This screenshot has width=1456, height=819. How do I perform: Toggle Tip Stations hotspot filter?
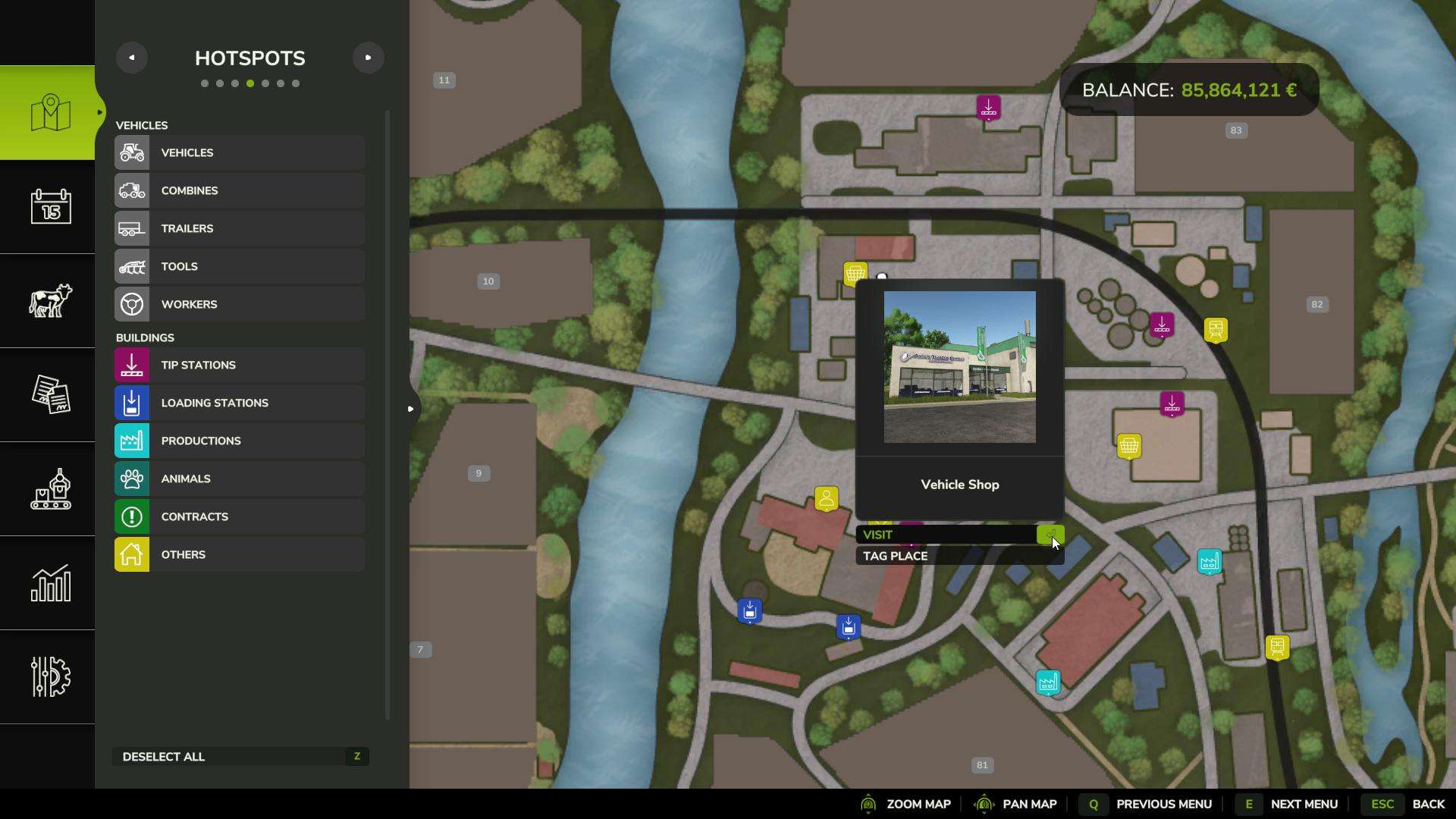[240, 365]
